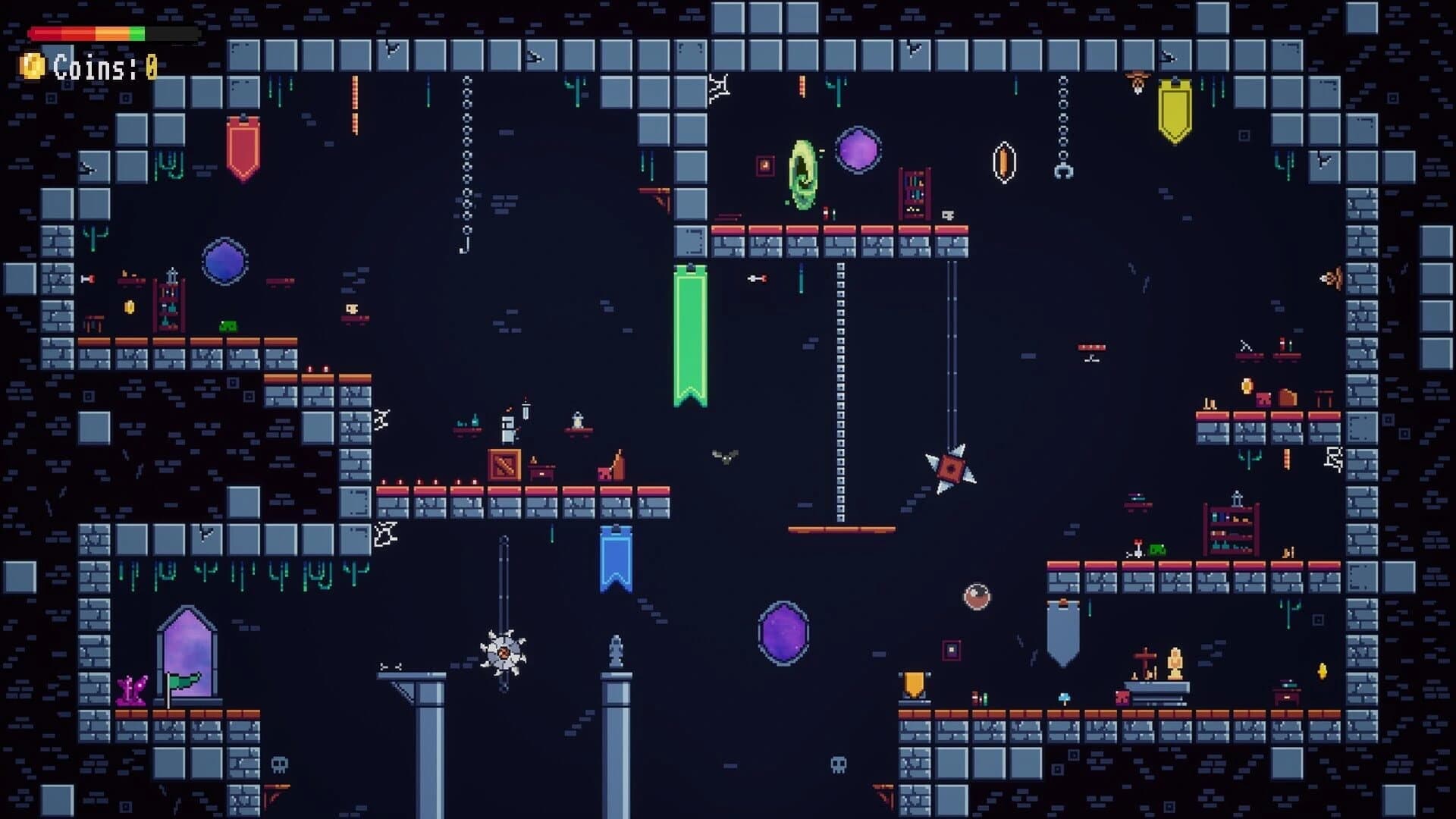Viewport: 1456px width, 819px height.
Task: Click the glowing crystal near the yellow banner
Action: pyautogui.click(x=1003, y=161)
